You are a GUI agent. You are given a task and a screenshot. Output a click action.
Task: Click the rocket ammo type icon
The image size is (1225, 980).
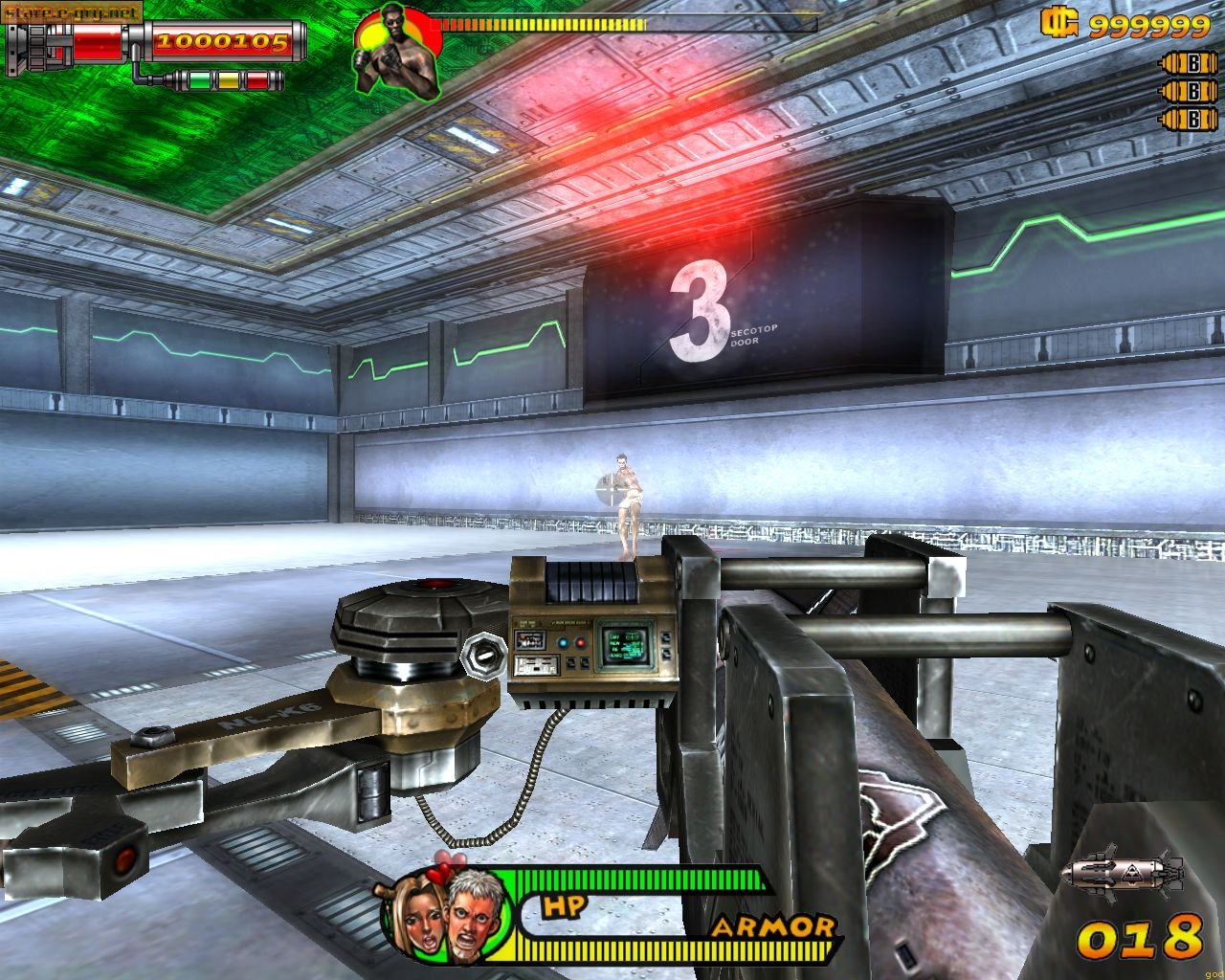(1126, 871)
